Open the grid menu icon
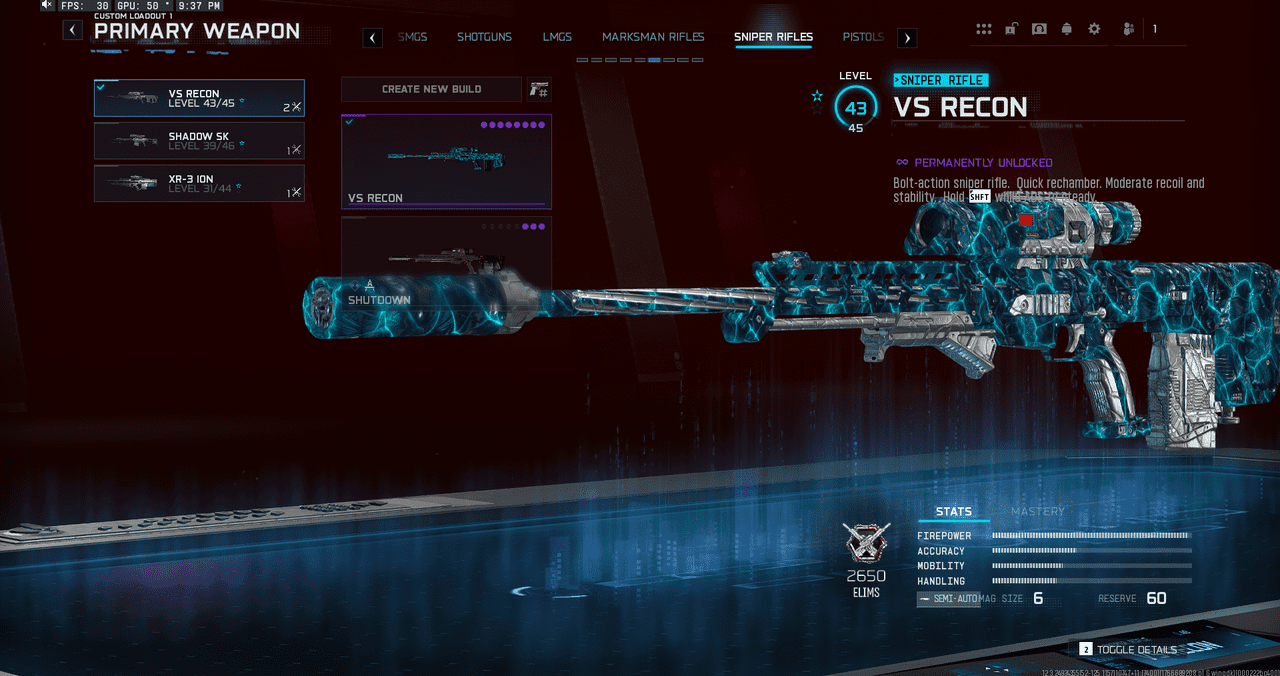1280x676 pixels. (x=984, y=29)
